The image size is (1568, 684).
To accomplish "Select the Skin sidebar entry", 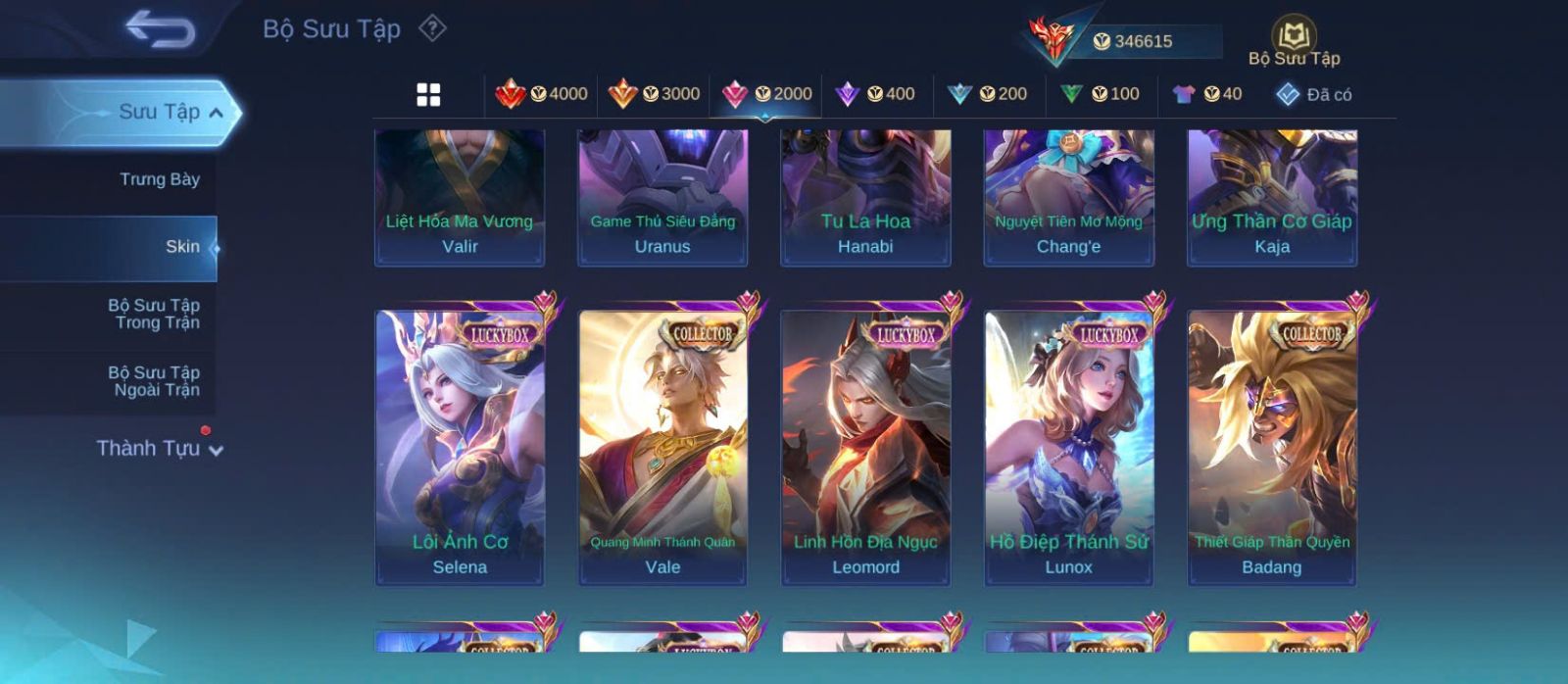I will pos(181,247).
